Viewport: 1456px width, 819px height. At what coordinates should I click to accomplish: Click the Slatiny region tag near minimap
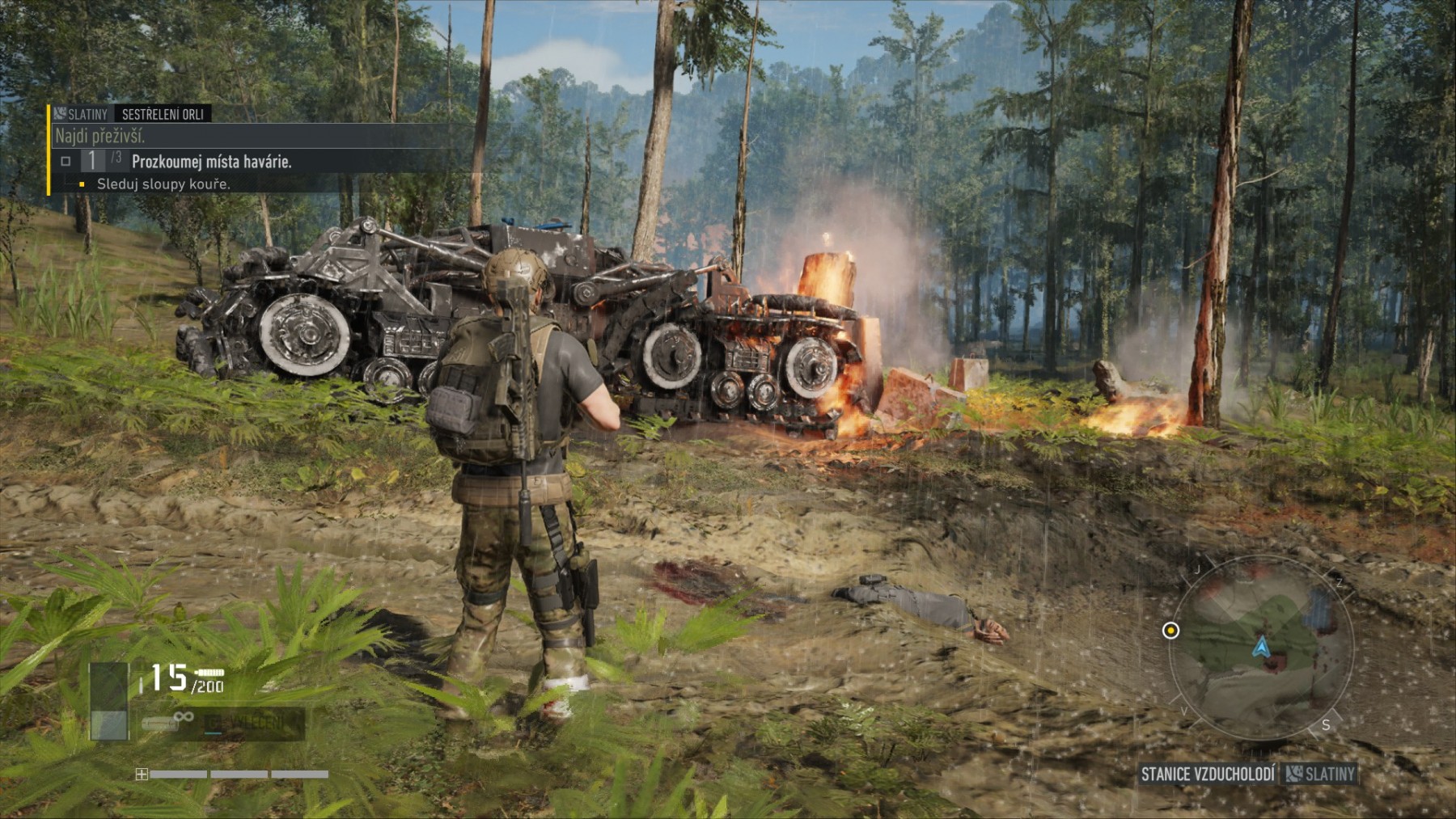(x=1320, y=775)
